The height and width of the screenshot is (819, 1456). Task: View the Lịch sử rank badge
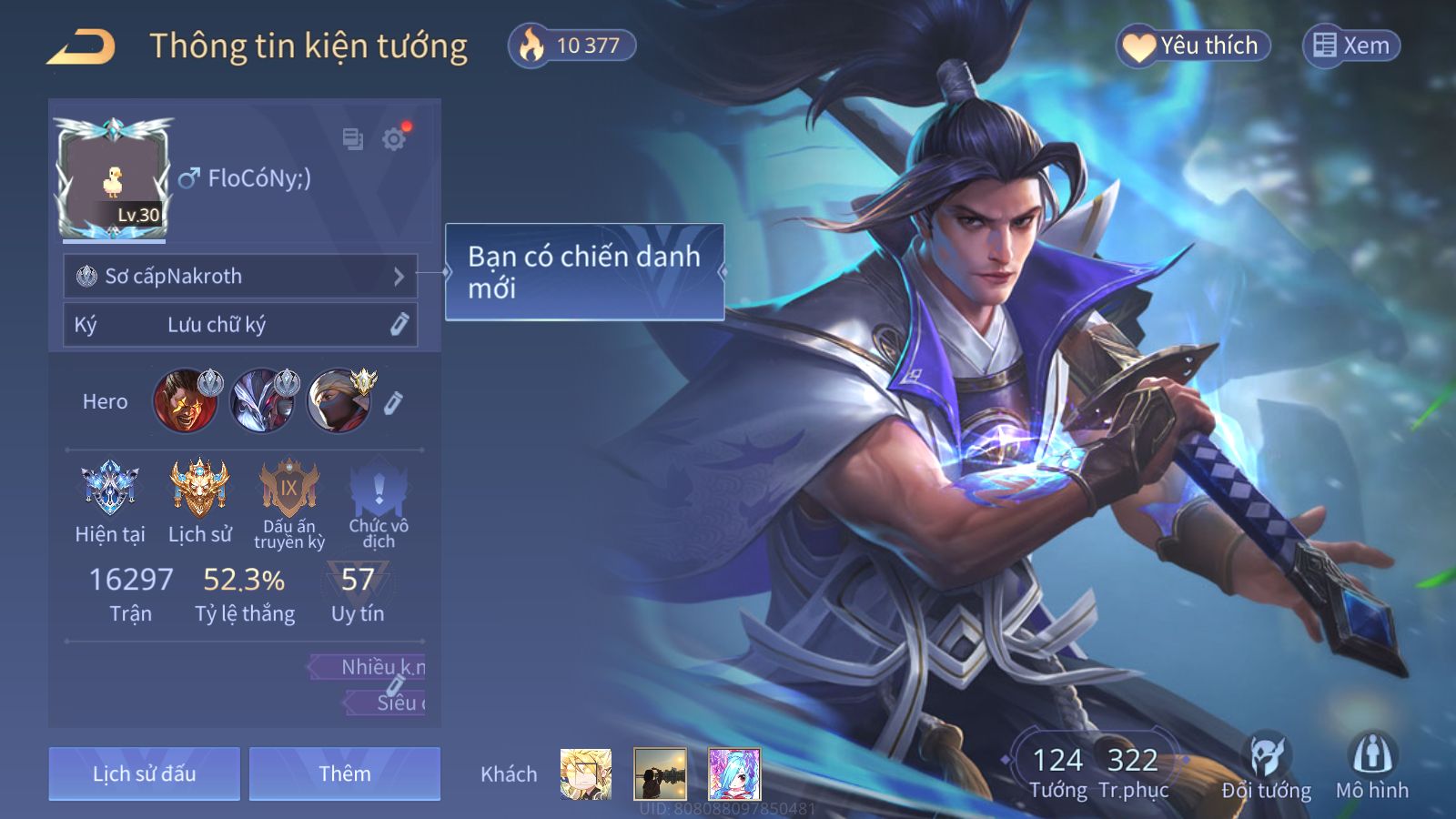click(199, 489)
